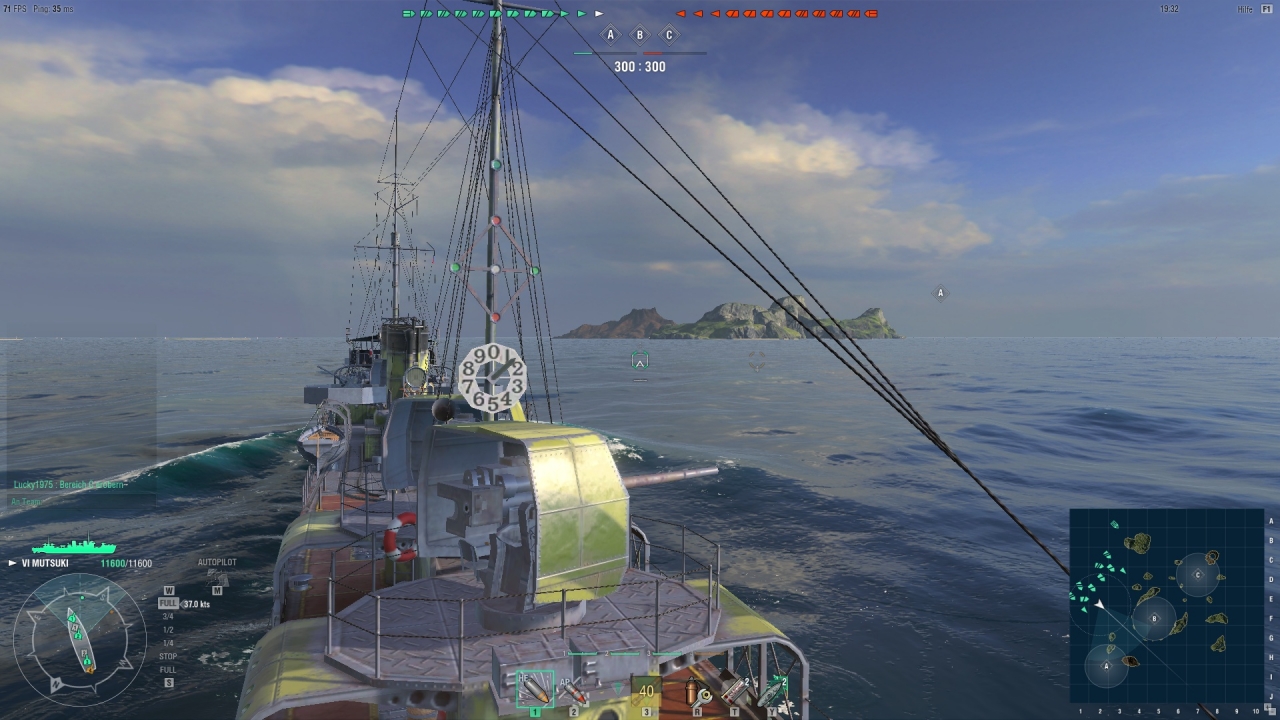Activate the green engine boost consumable

[x=772, y=690]
